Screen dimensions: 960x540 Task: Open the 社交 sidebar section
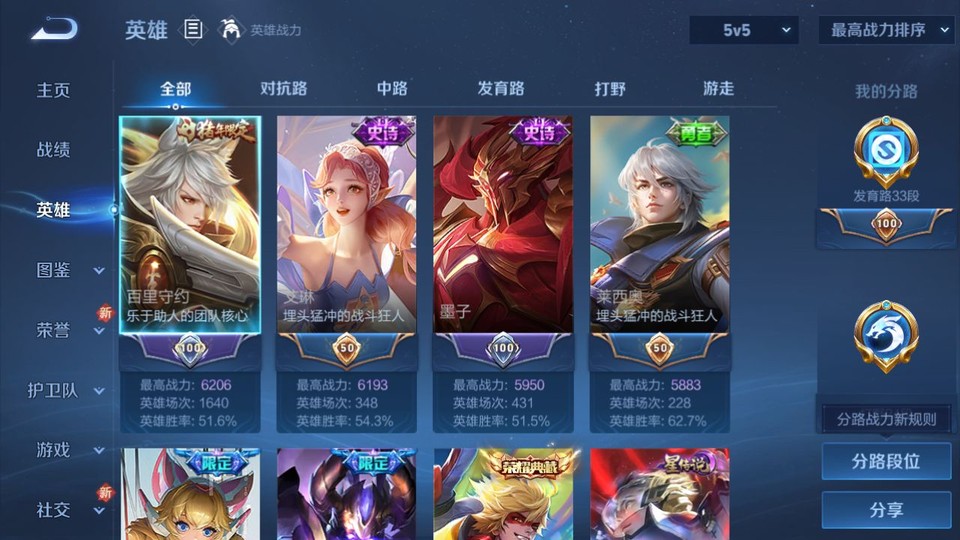[68, 510]
